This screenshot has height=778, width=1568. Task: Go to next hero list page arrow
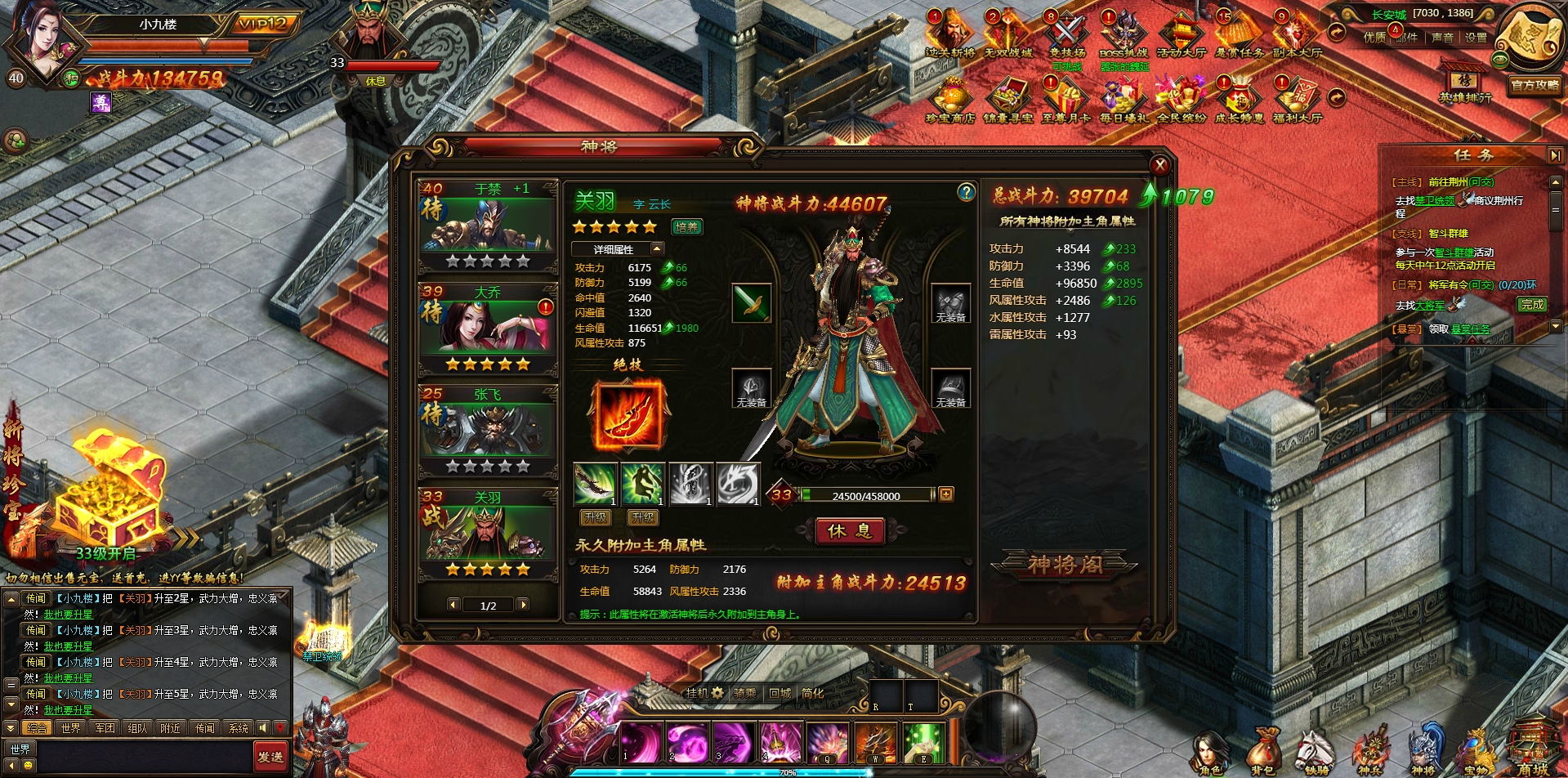coord(523,605)
